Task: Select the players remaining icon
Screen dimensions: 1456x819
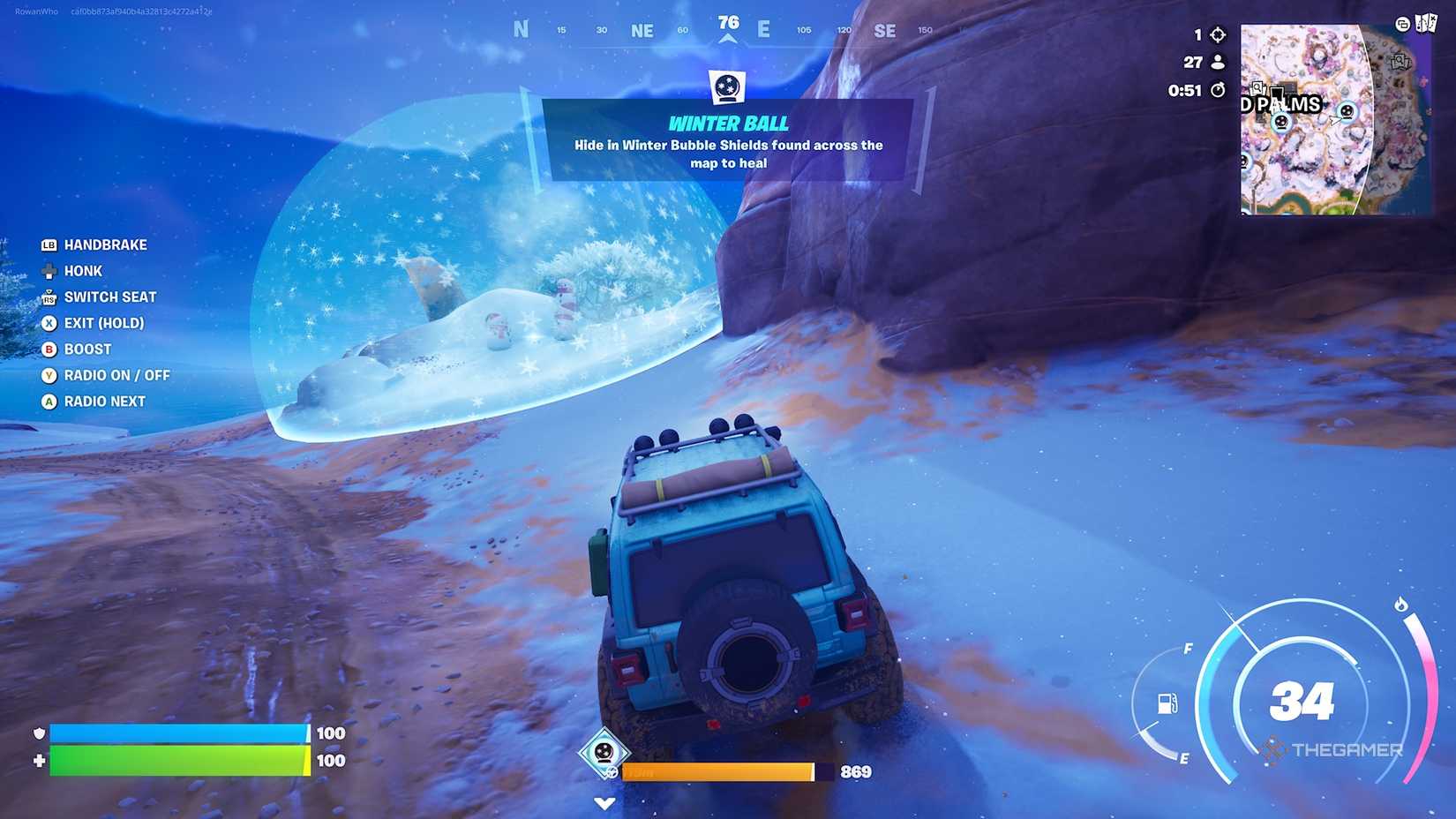Action: pos(1217,62)
